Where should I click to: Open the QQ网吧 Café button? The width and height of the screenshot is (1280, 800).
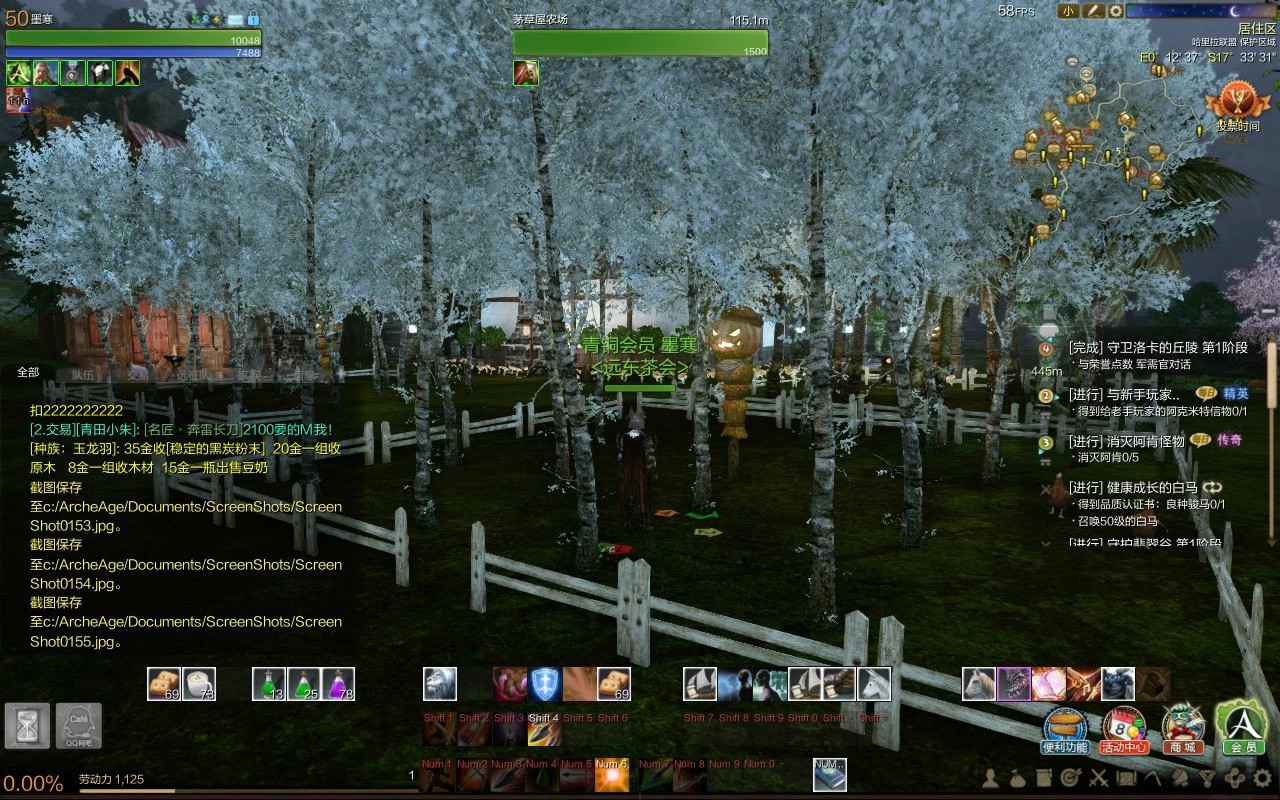[78, 725]
